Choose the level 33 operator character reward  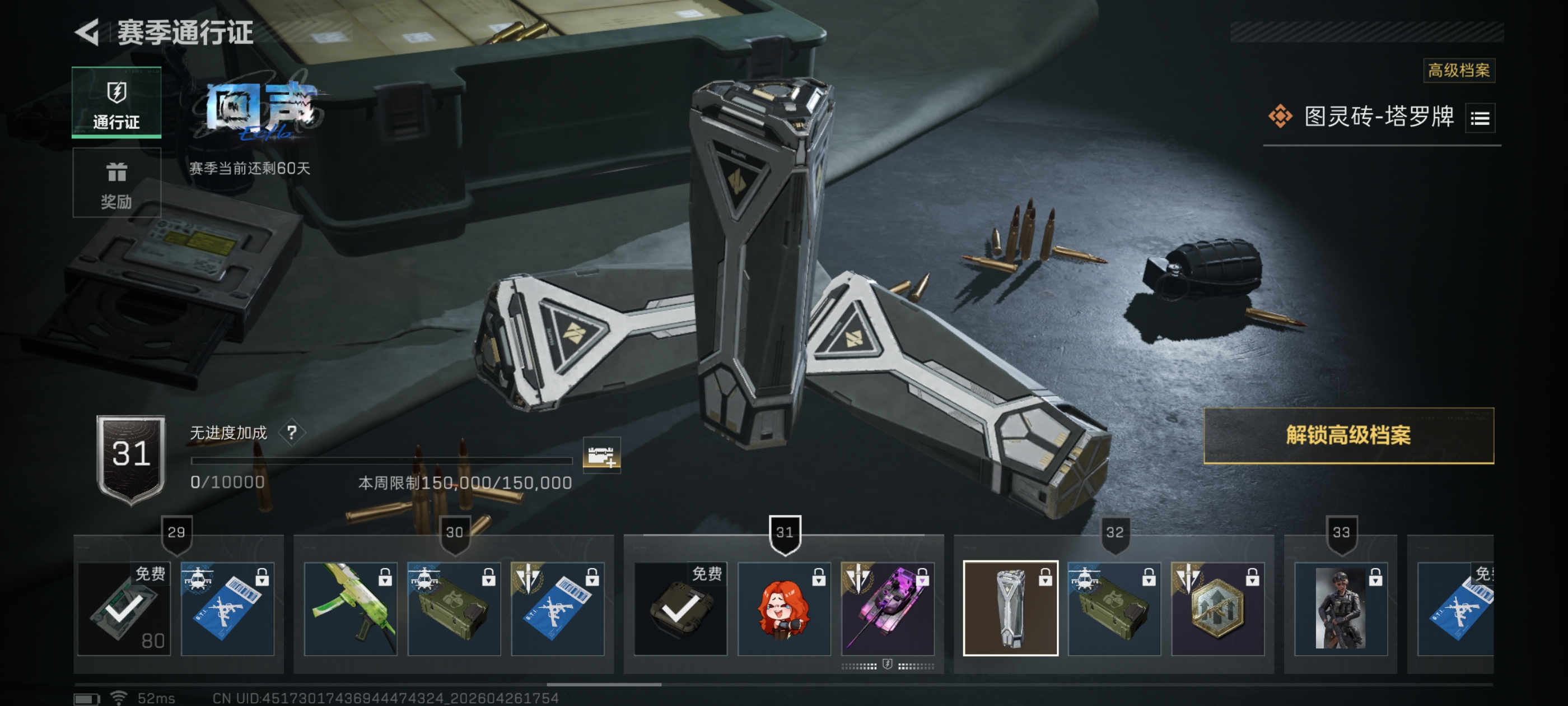1340,609
